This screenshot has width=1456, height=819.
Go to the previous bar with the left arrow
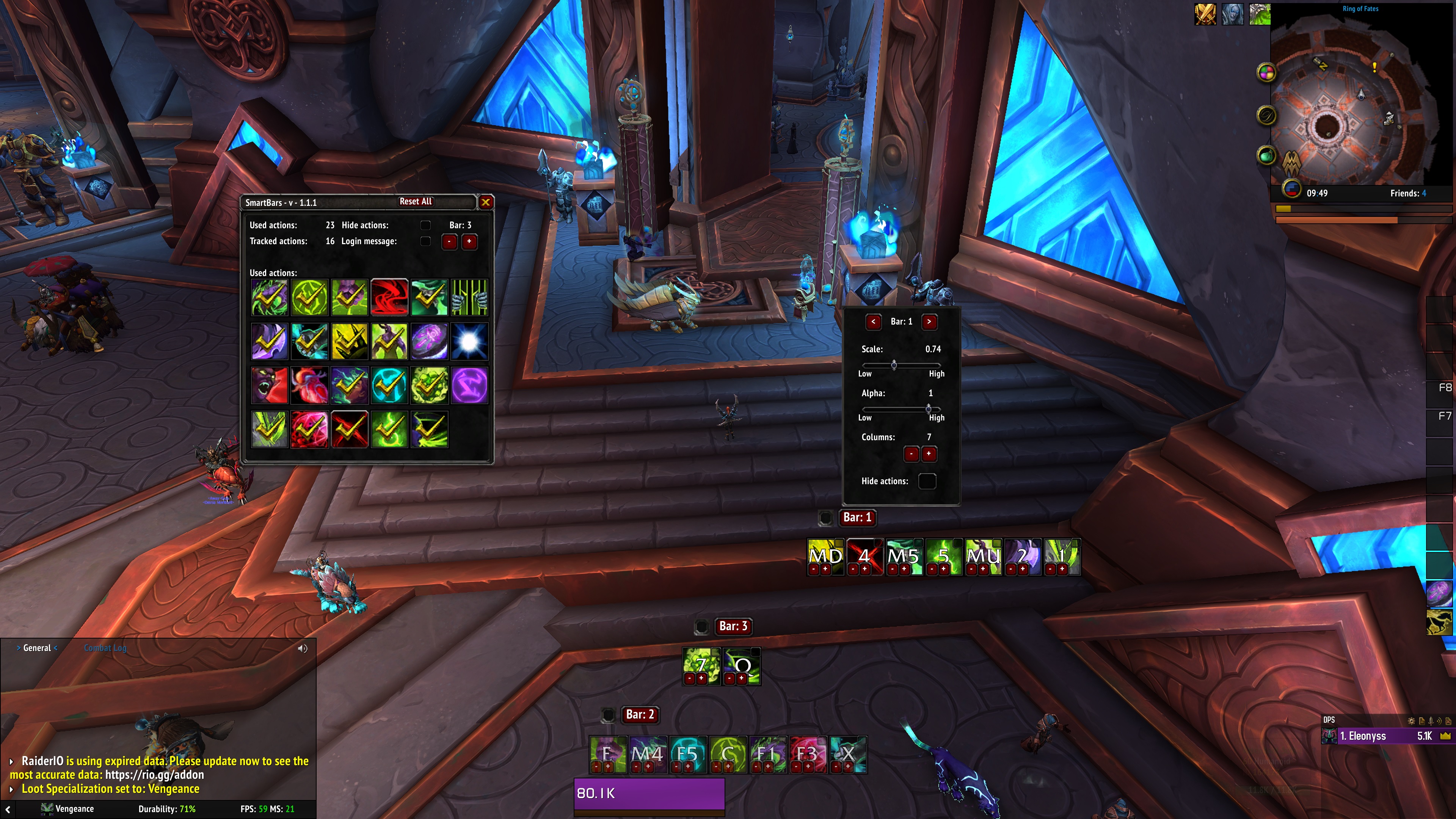coord(873,322)
